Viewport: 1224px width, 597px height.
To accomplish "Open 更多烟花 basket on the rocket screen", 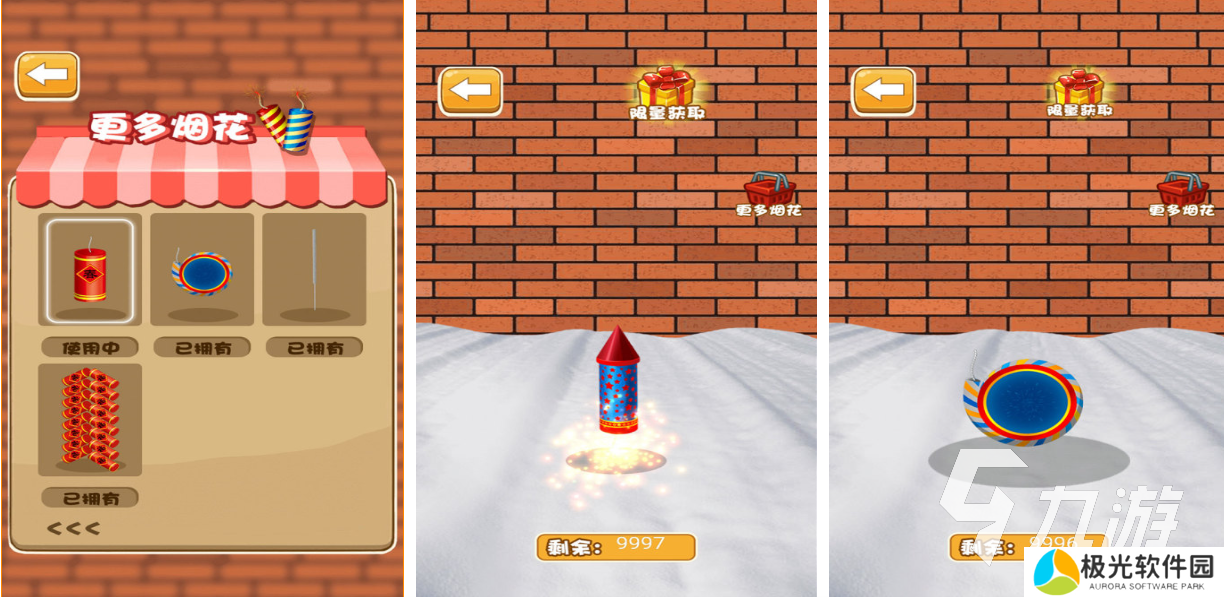I will coord(769,194).
